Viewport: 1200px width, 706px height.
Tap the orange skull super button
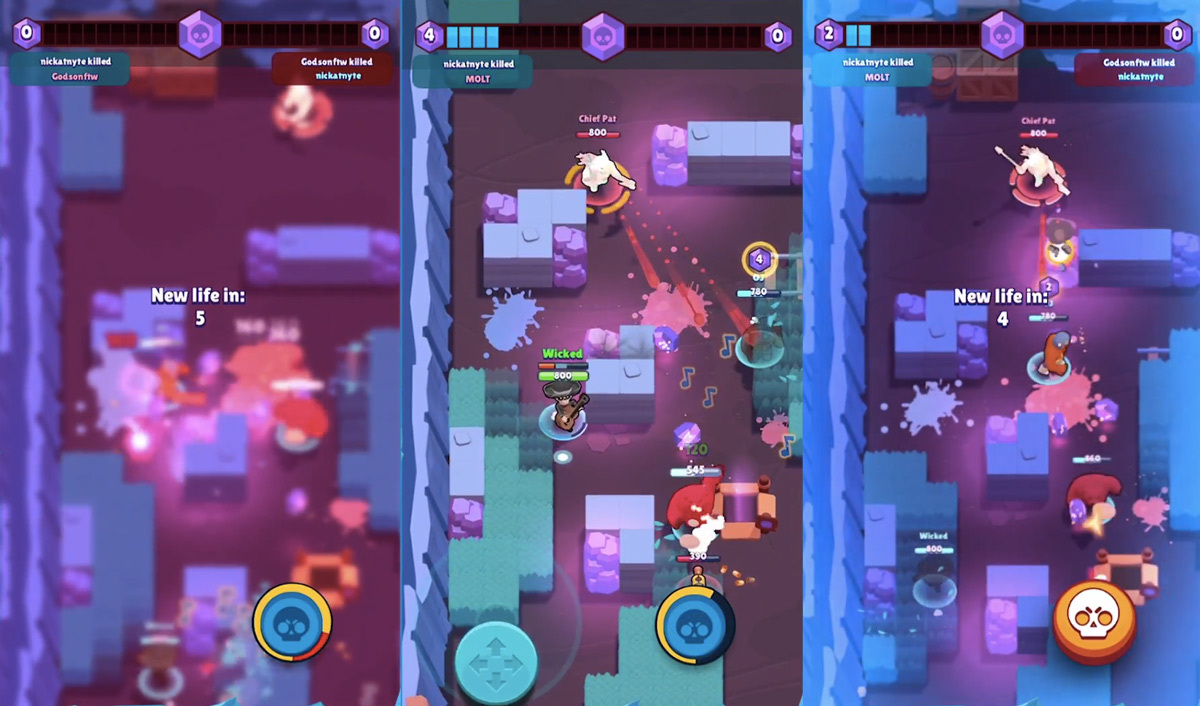(x=1093, y=620)
